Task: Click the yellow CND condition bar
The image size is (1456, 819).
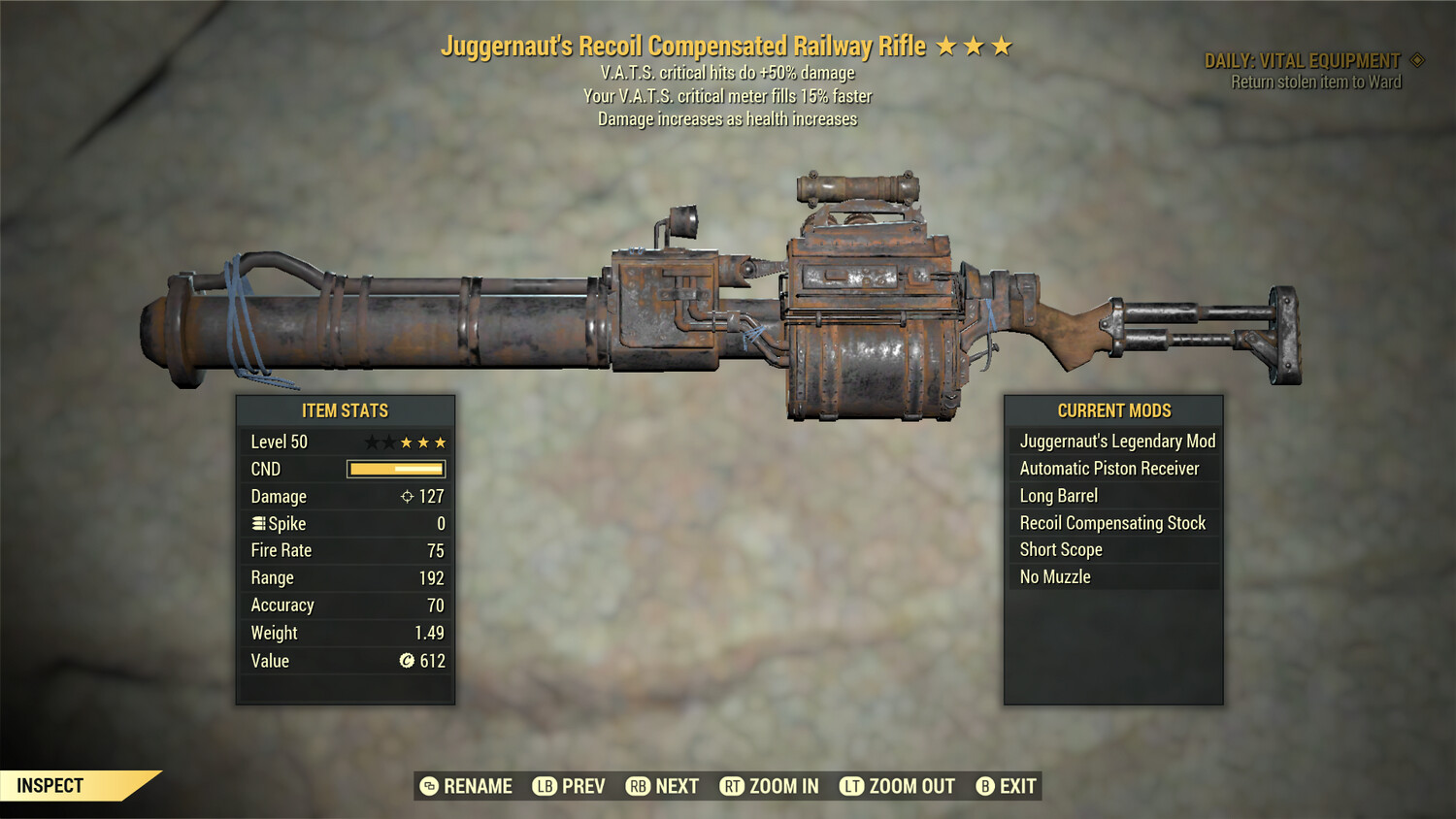Action: tap(394, 469)
